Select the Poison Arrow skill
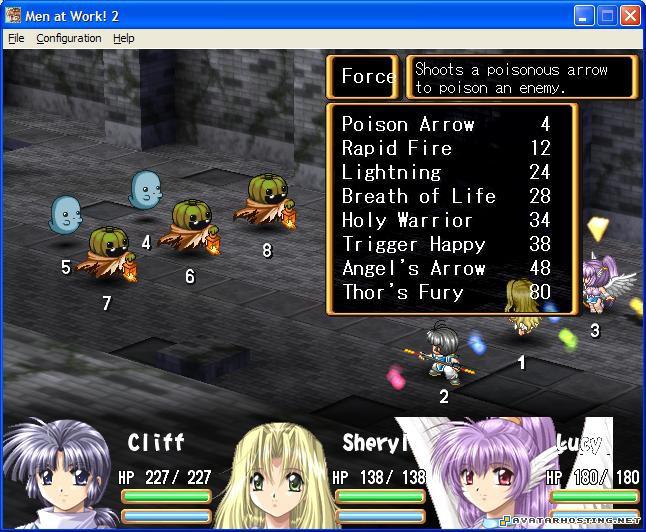 point(408,124)
